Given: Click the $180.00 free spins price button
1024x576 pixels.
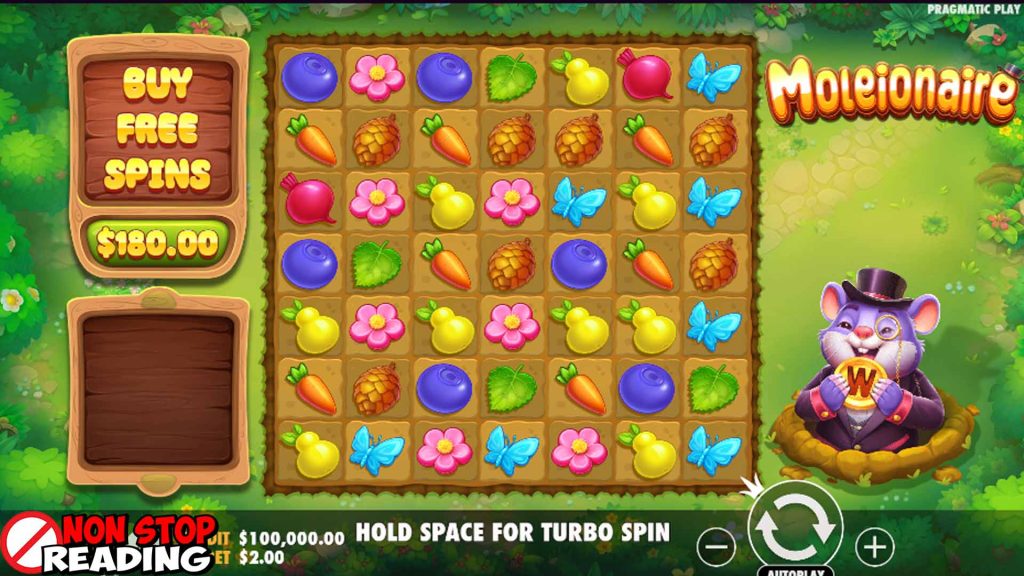Looking at the screenshot, I should (x=158, y=242).
